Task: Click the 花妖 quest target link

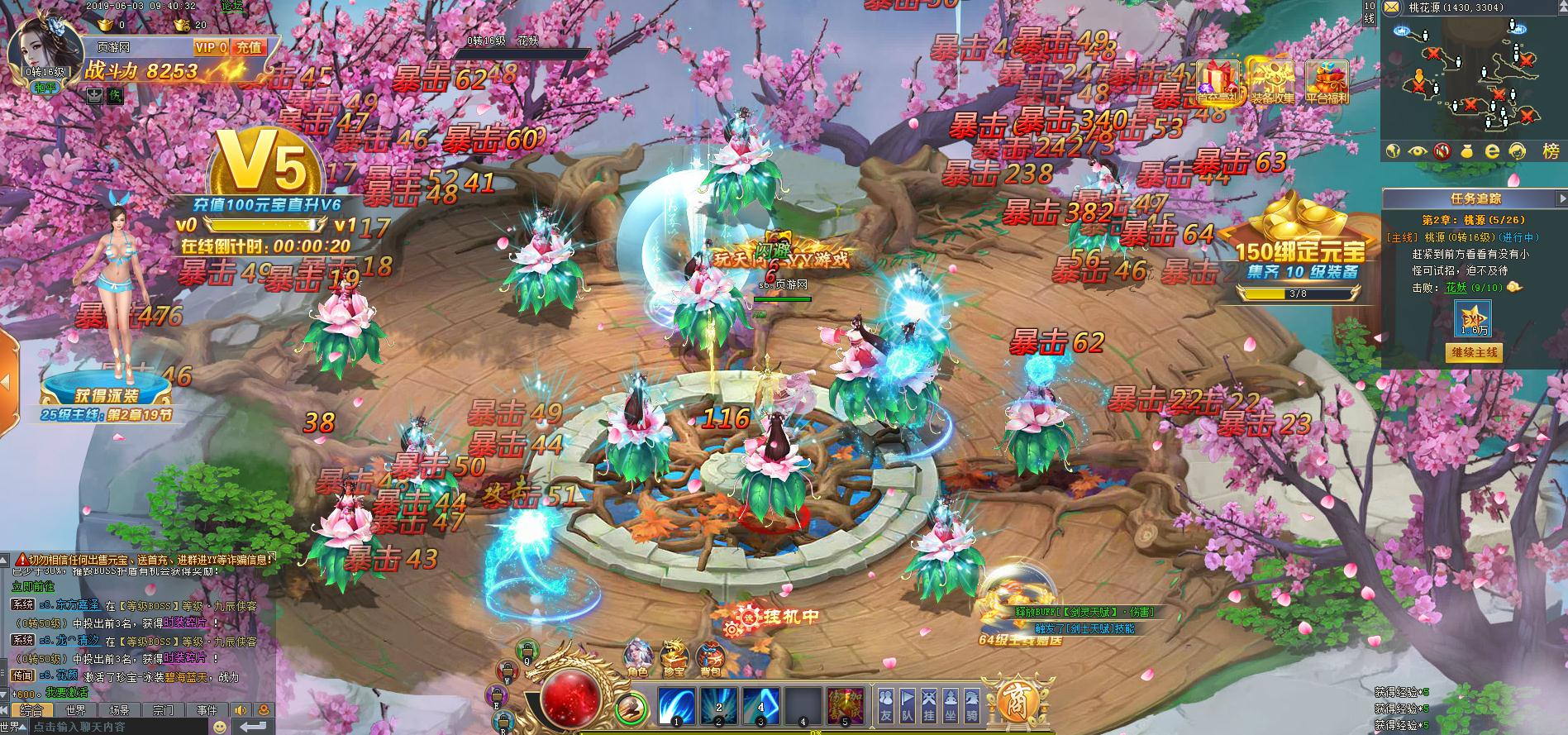Action: [1455, 288]
